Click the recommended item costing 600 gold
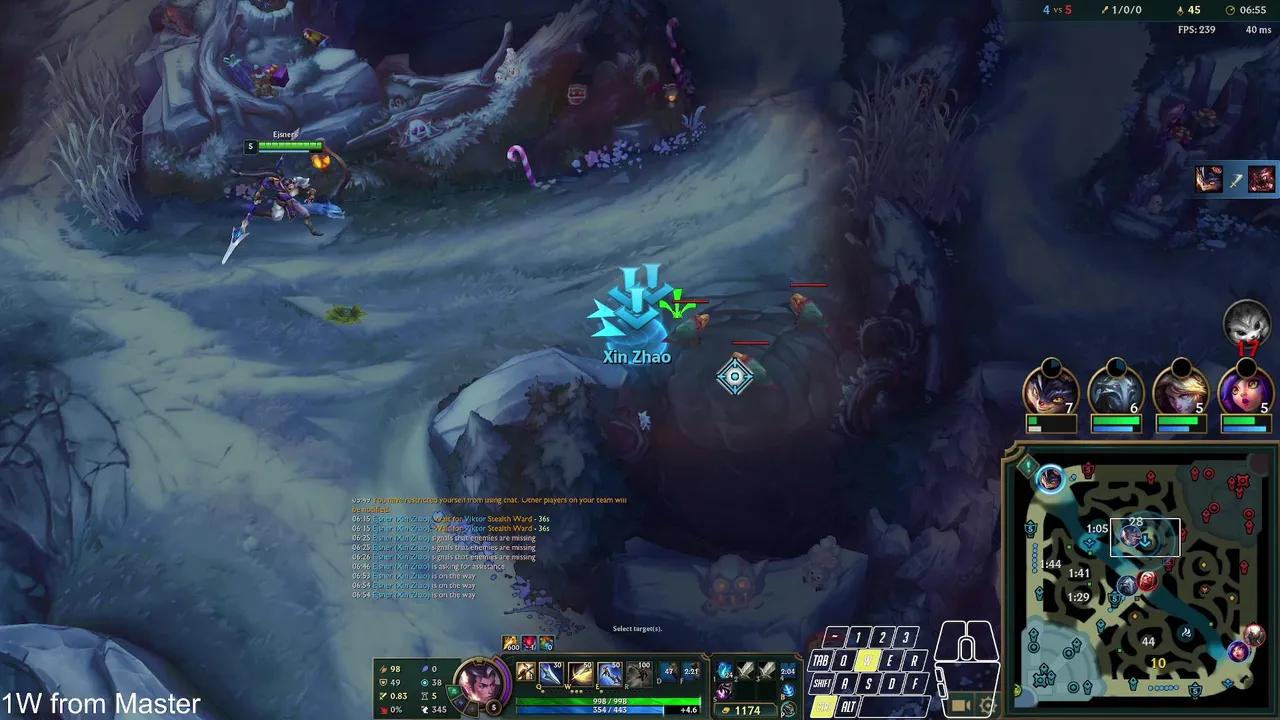Screen dimensions: 1280x720 510,645
